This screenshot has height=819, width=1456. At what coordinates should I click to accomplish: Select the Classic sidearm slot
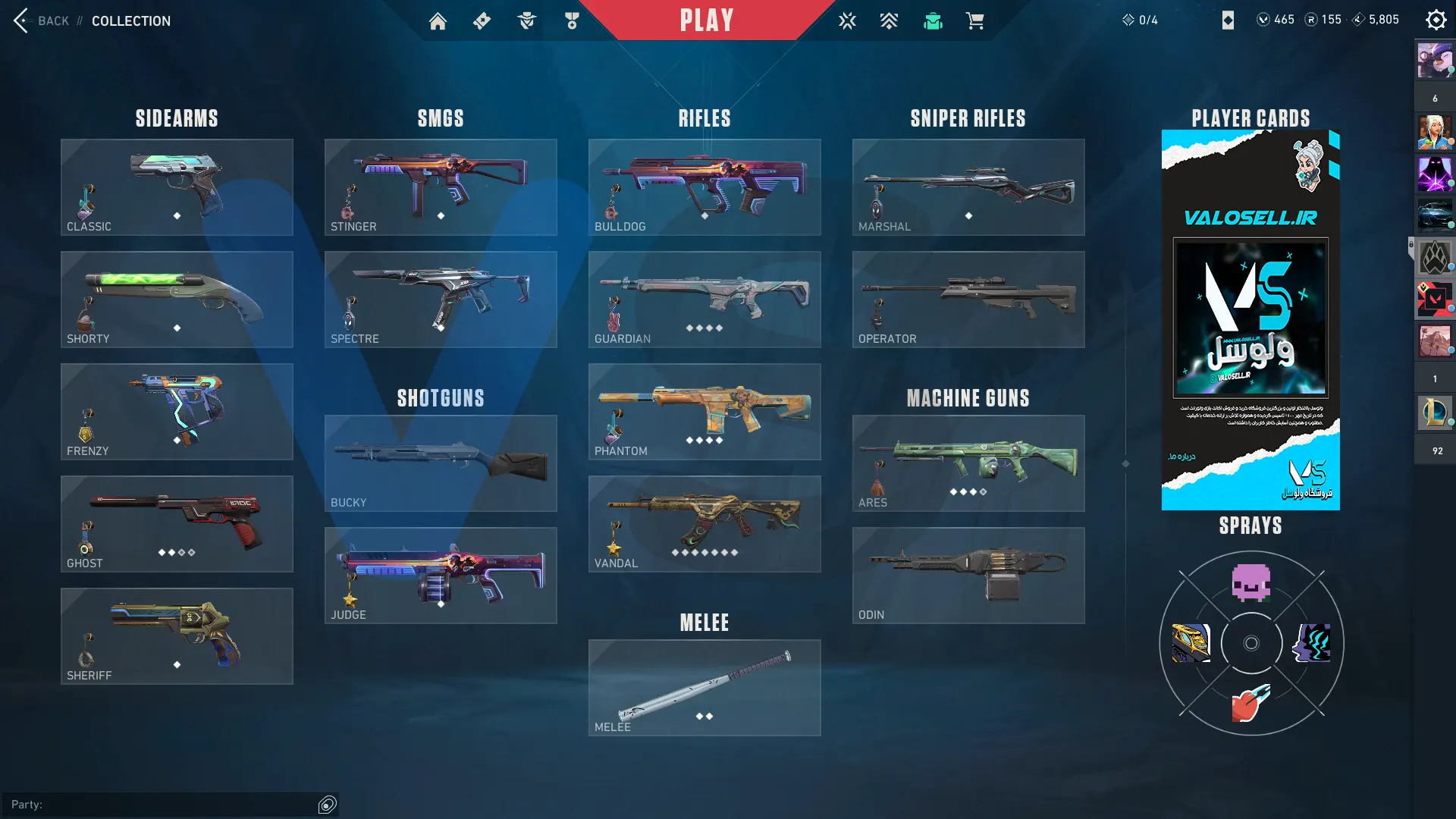click(177, 187)
